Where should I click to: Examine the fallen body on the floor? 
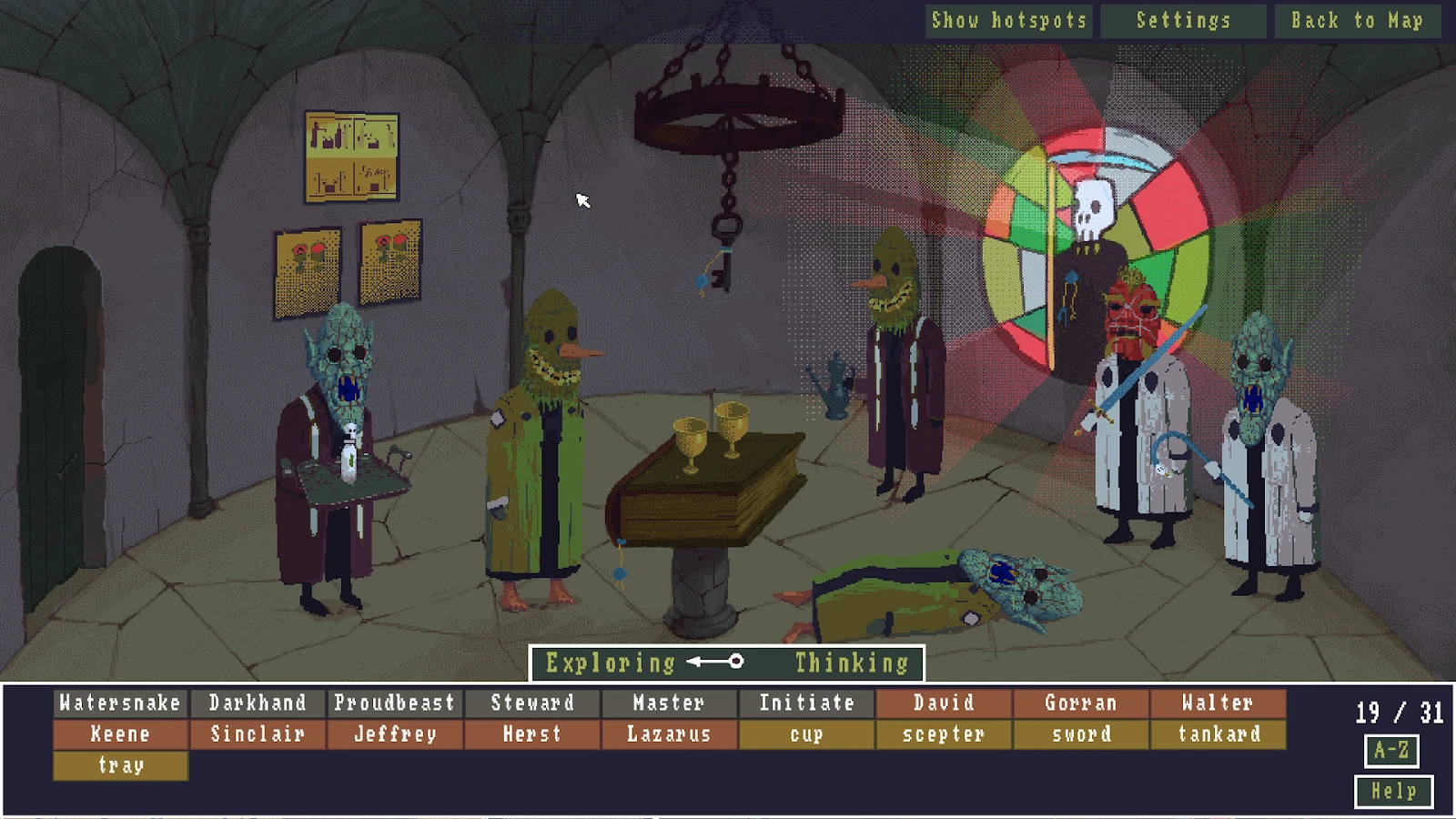point(928,591)
